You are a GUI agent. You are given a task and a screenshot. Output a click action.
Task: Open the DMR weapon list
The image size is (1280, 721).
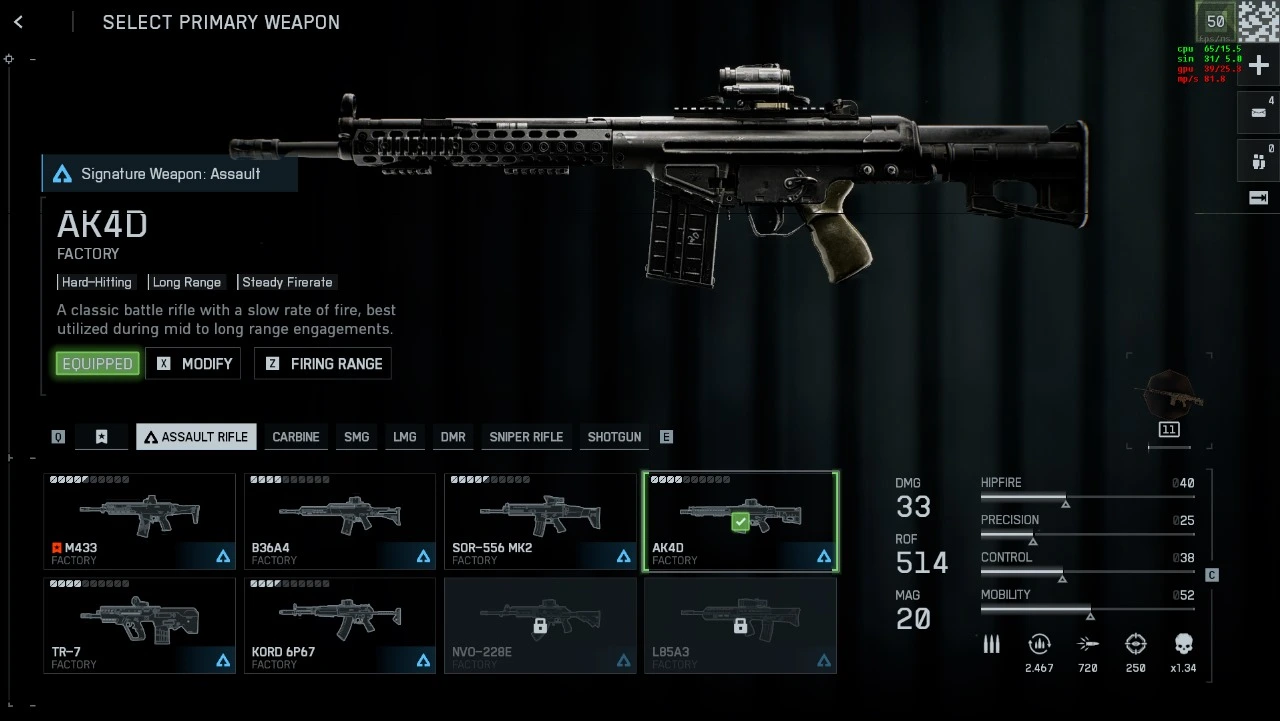pyautogui.click(x=453, y=437)
